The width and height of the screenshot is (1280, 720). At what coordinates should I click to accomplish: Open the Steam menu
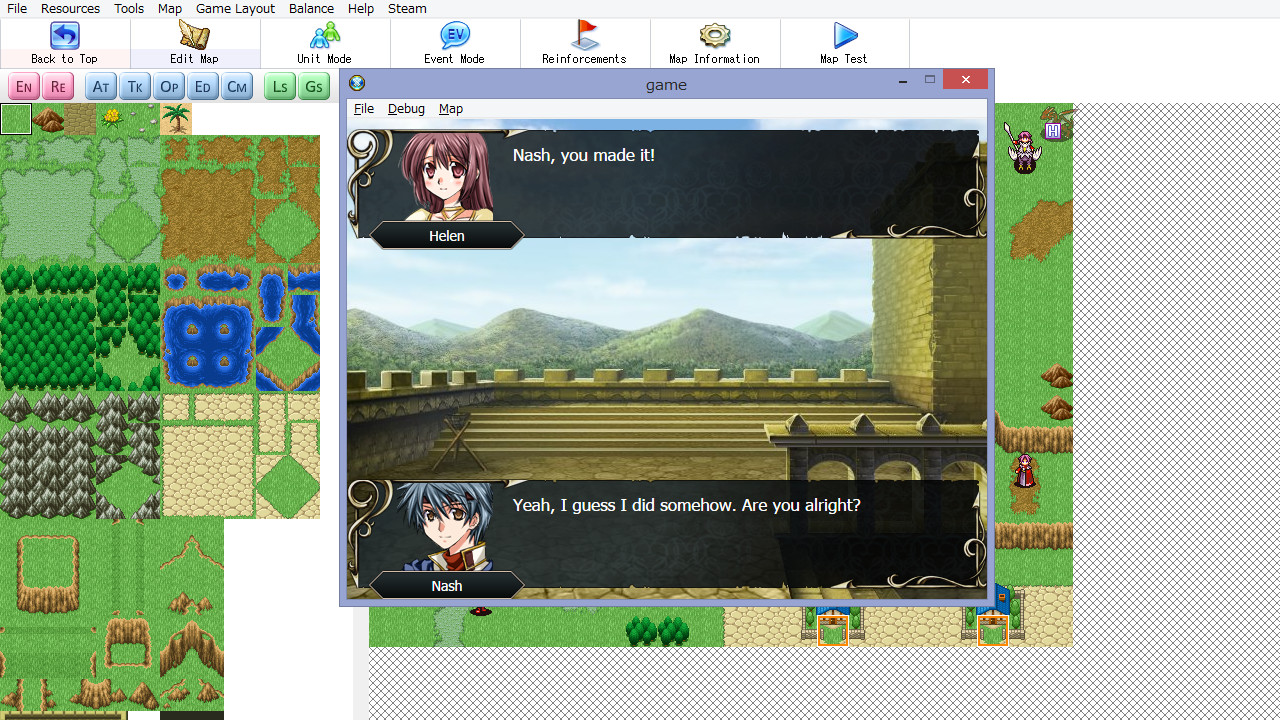click(406, 8)
